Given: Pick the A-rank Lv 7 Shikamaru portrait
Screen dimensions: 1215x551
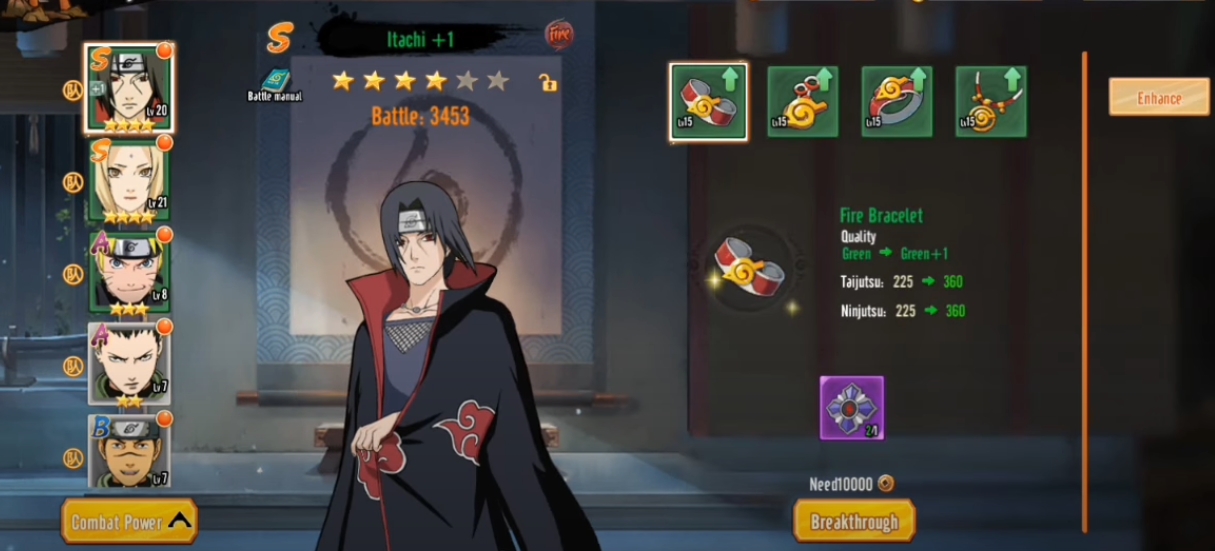Looking at the screenshot, I should coord(129,362).
